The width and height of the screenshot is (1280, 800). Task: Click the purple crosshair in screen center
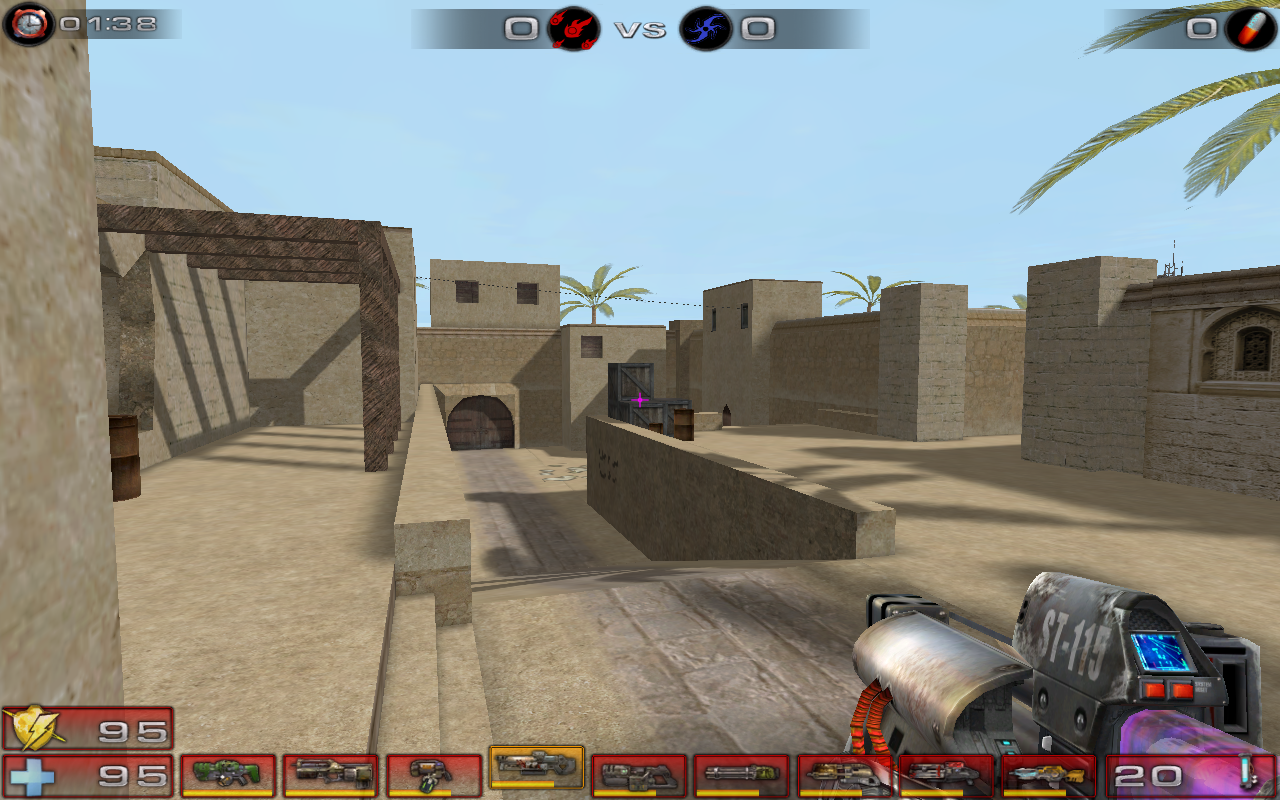click(x=638, y=400)
